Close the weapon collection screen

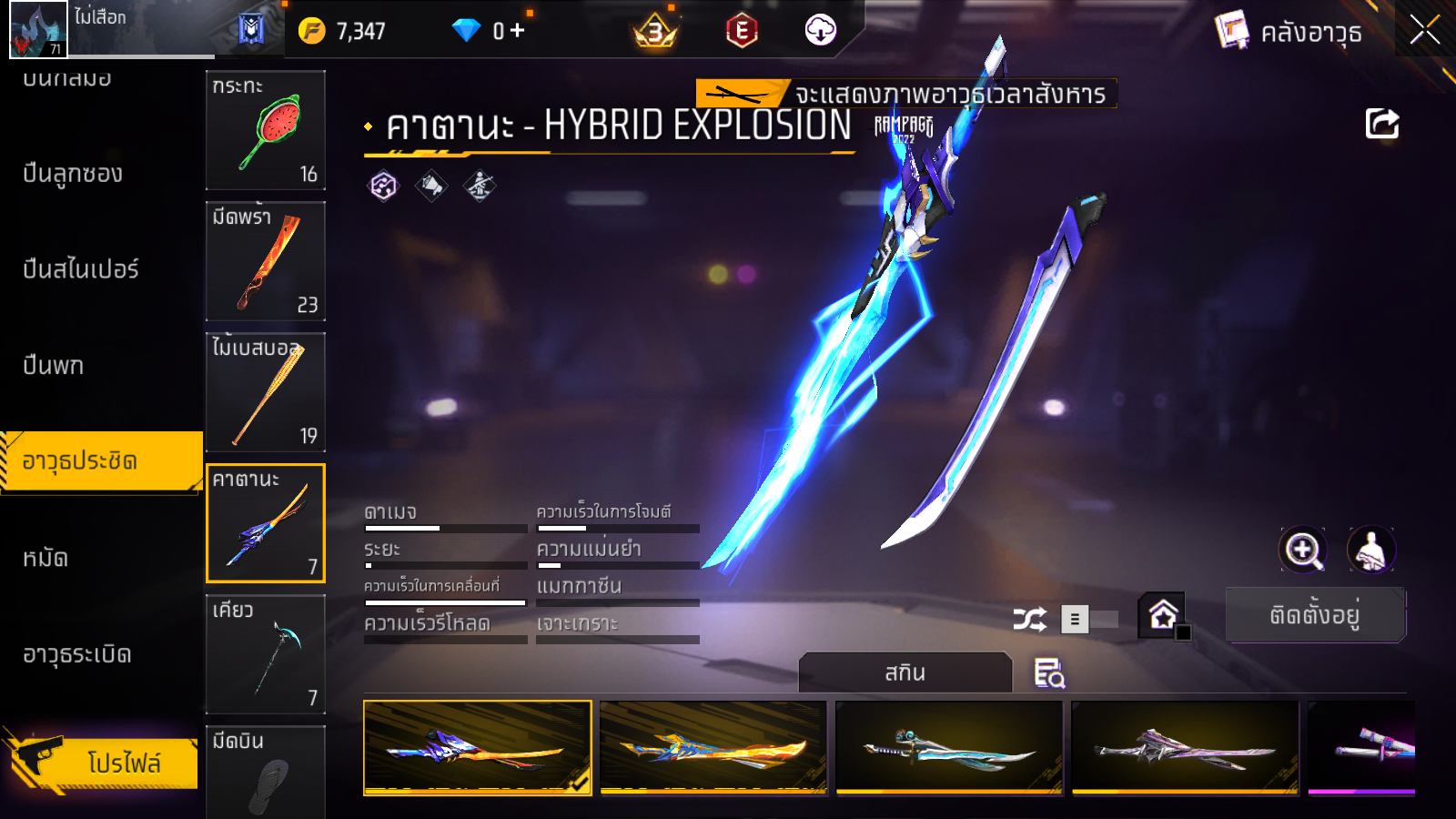coord(1424,30)
